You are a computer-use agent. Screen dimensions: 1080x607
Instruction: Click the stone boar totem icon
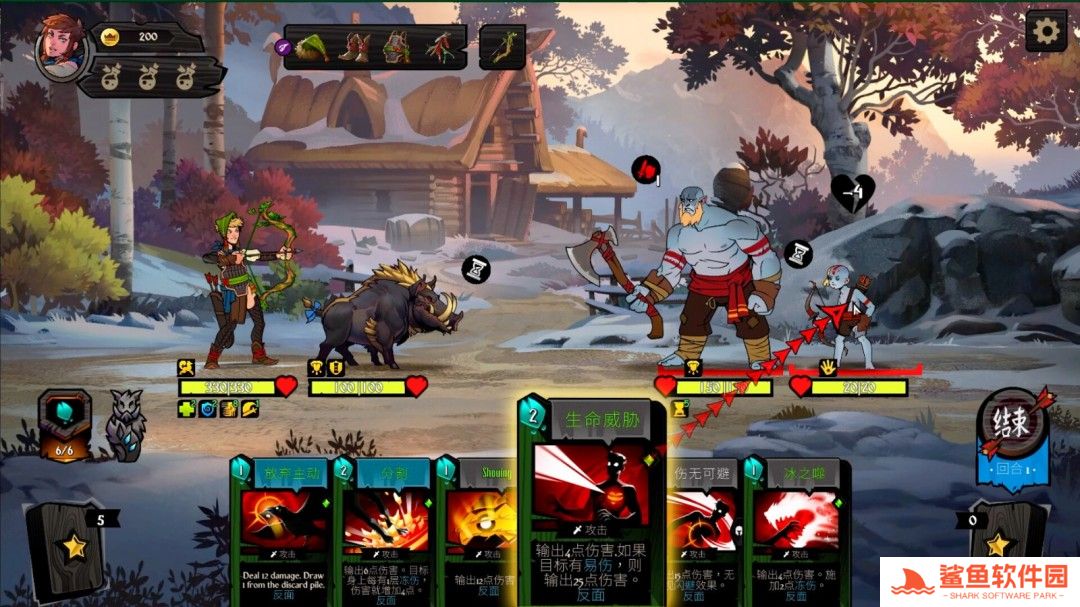coord(125,425)
